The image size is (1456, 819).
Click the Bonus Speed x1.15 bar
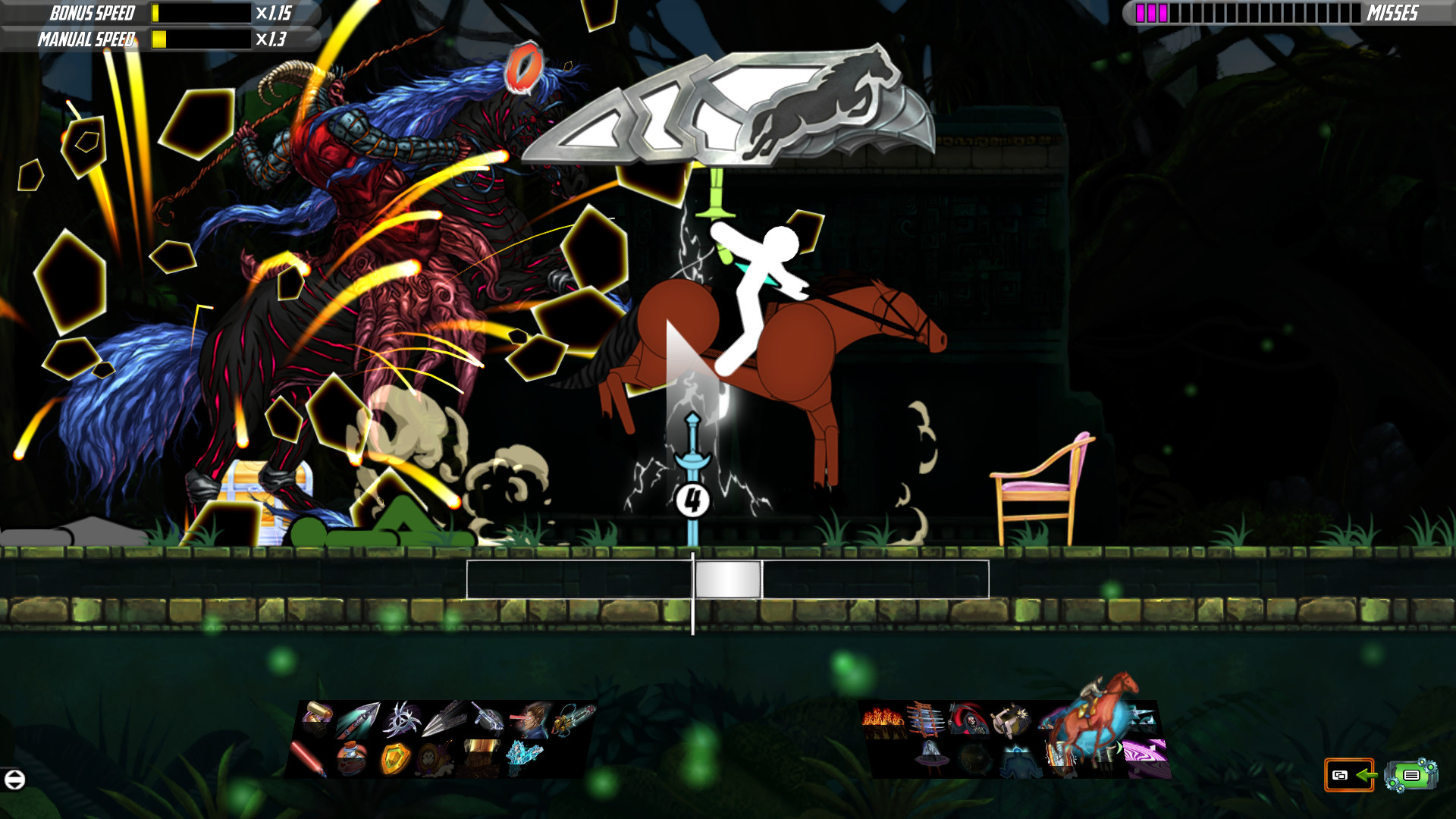pos(197,13)
